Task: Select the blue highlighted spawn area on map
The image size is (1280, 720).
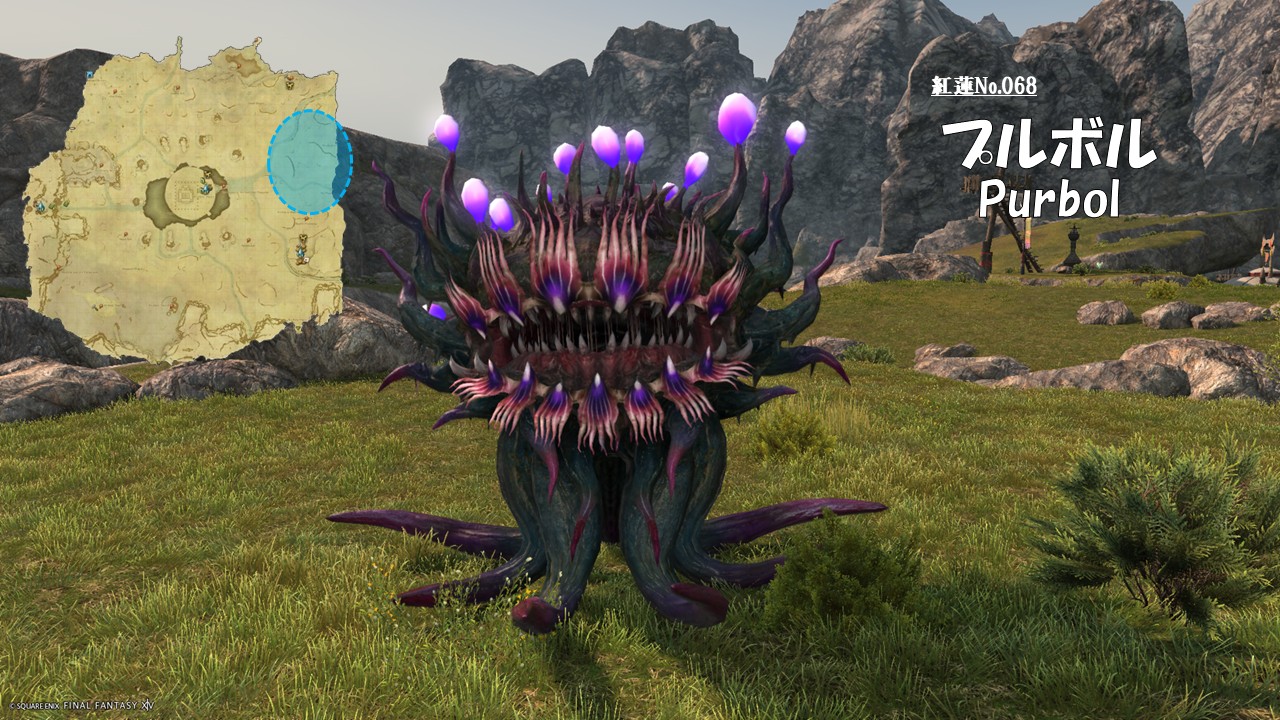Action: [x=309, y=162]
